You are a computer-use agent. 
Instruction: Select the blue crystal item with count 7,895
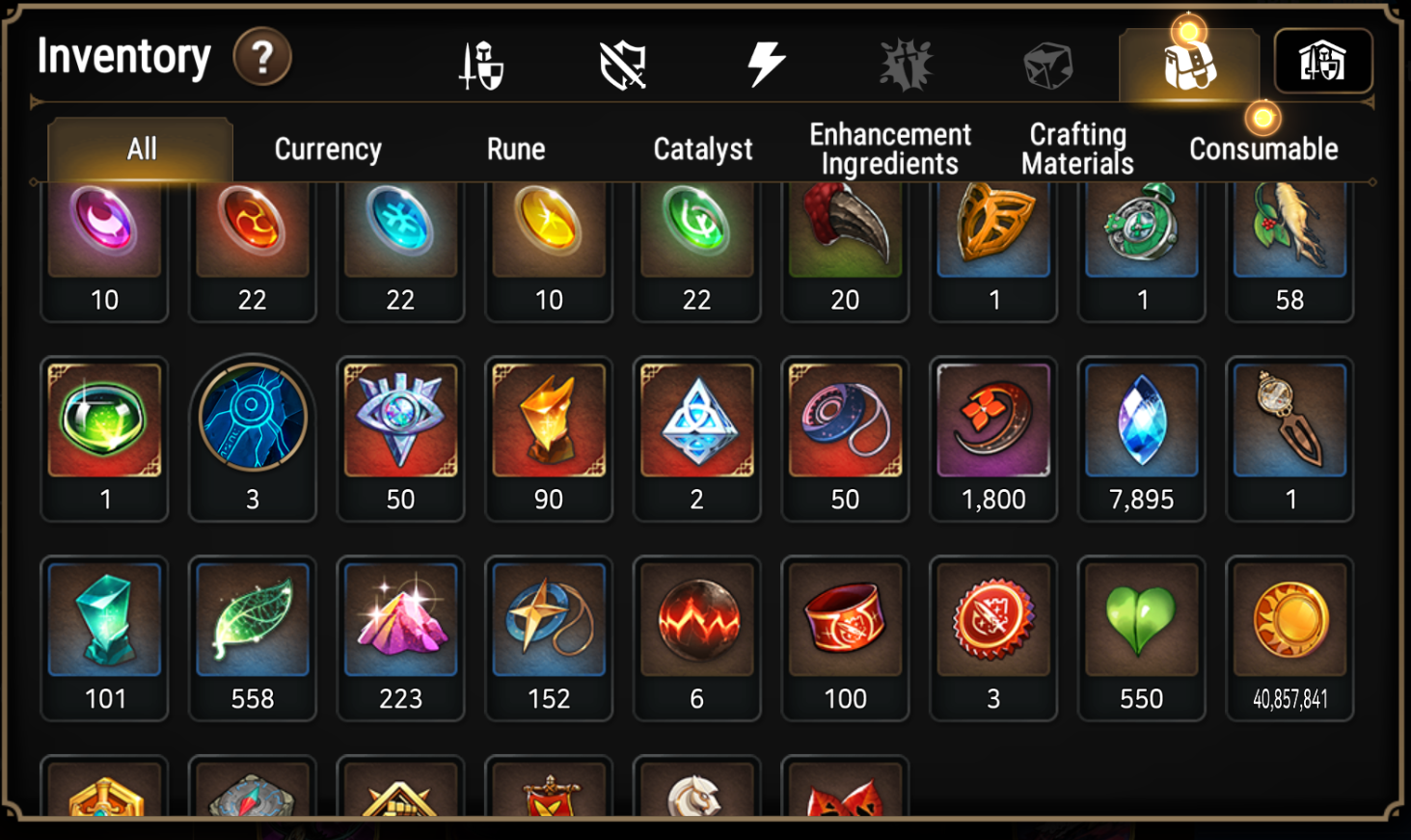point(1141,421)
